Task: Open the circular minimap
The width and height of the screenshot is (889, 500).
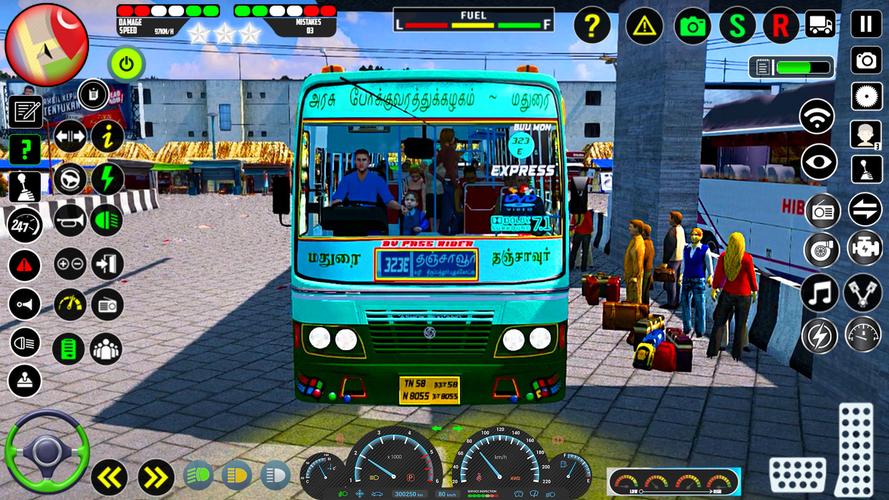Action: (47, 44)
